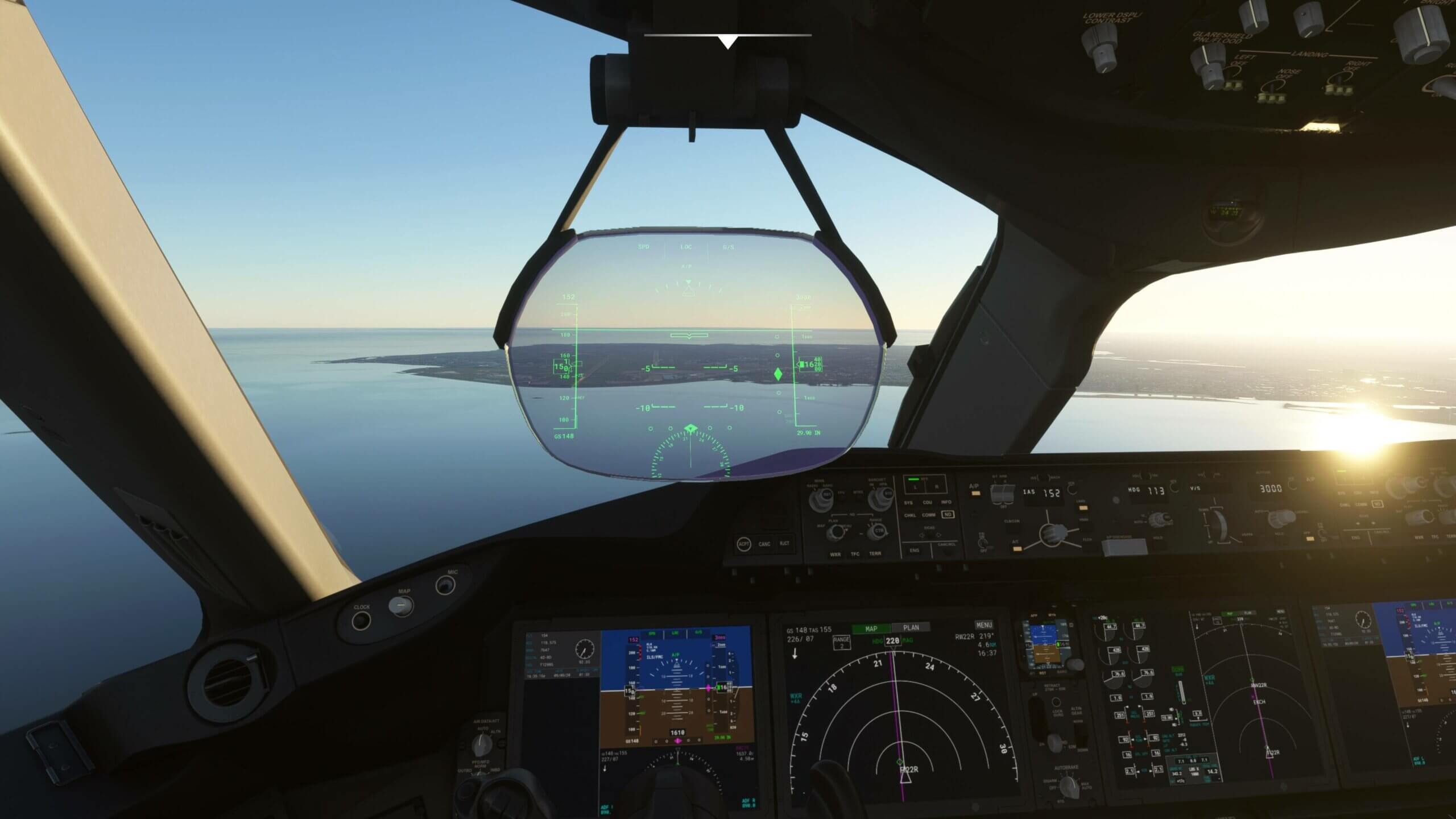Open the navigation display MENU
The width and height of the screenshot is (1456, 819).
pyautogui.click(x=983, y=625)
